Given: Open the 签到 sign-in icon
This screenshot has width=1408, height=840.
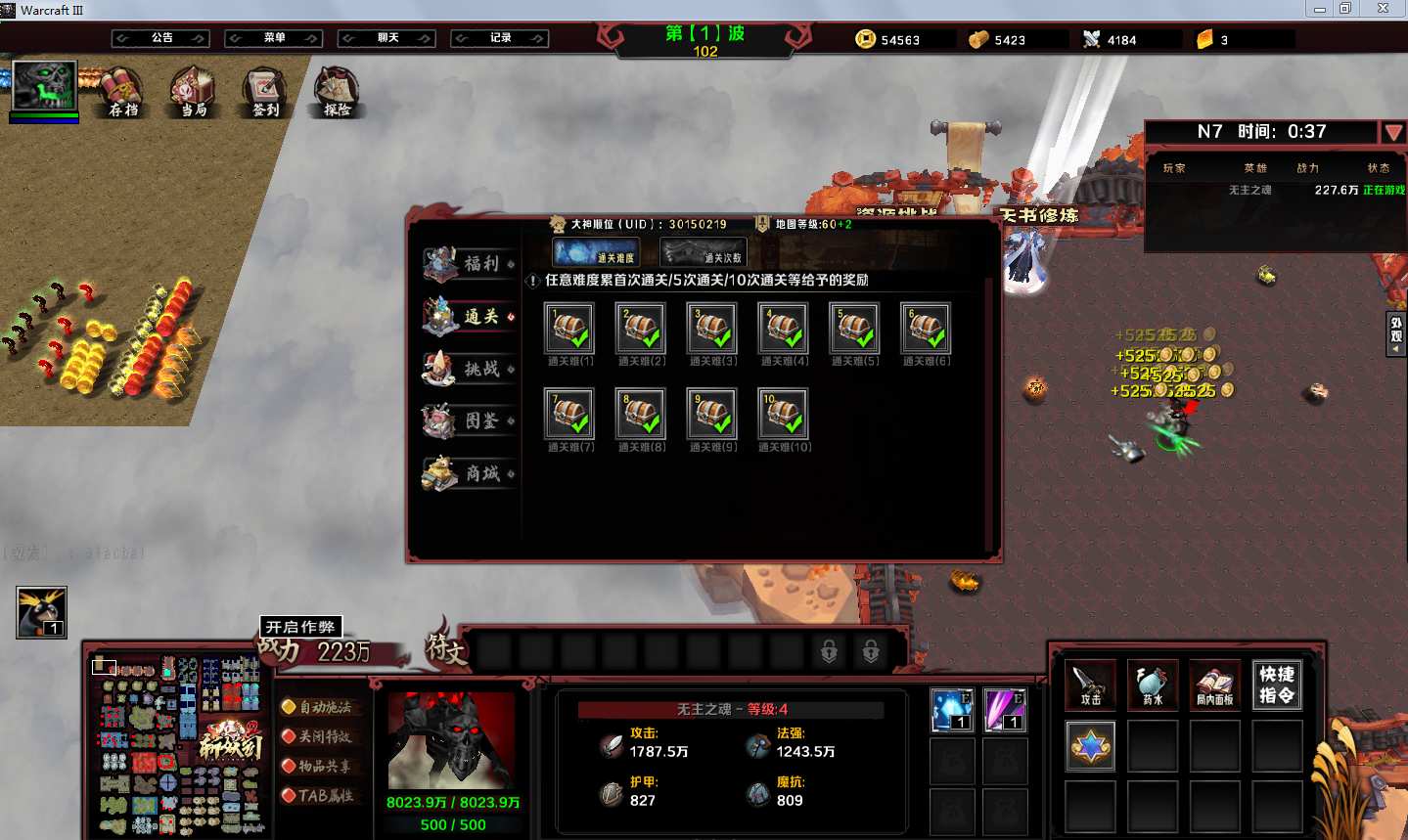Looking at the screenshot, I should [264, 91].
